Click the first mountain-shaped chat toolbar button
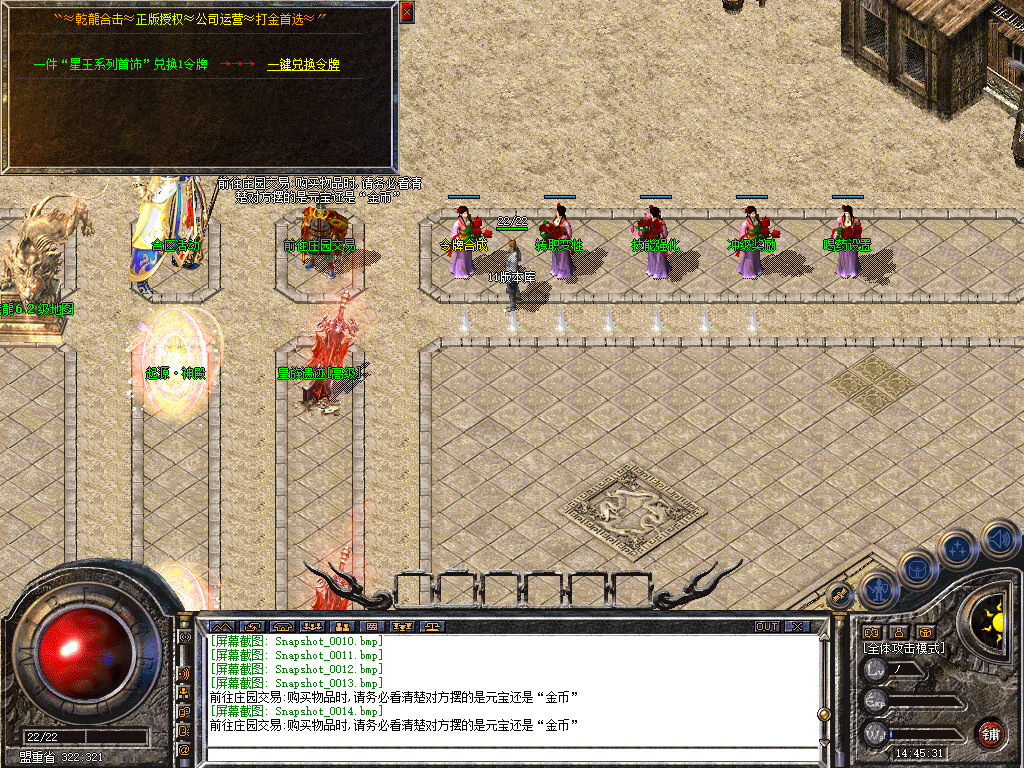This screenshot has height=768, width=1024. pyautogui.click(x=220, y=626)
